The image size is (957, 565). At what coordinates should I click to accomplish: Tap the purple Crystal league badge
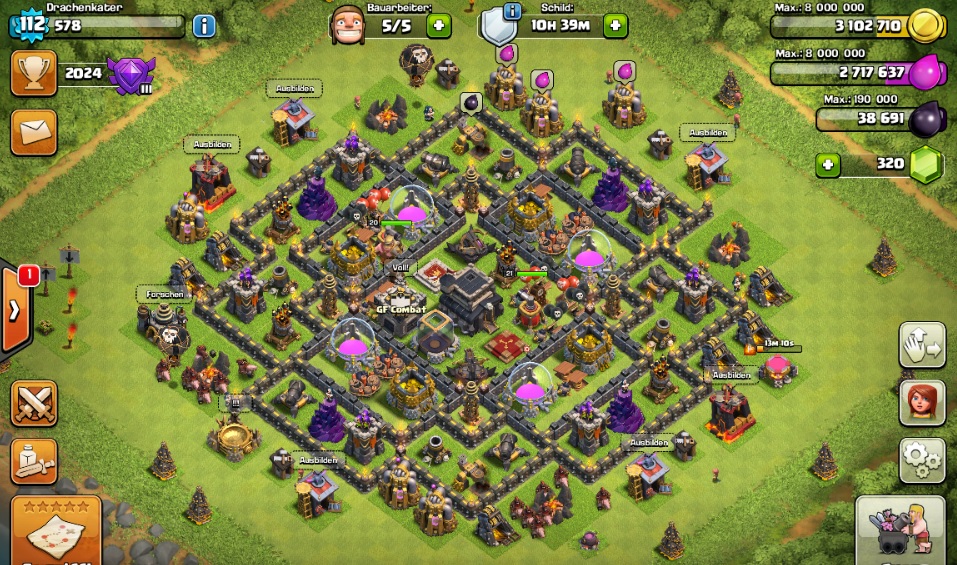[x=131, y=75]
